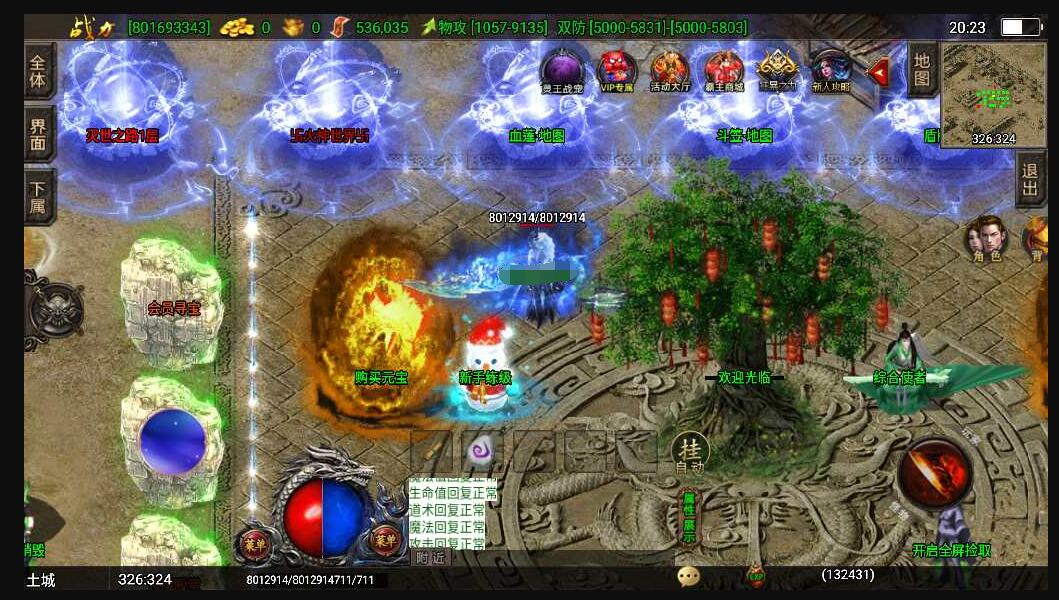
Task: Click the 退出 exit button
Action: pos(1030,181)
